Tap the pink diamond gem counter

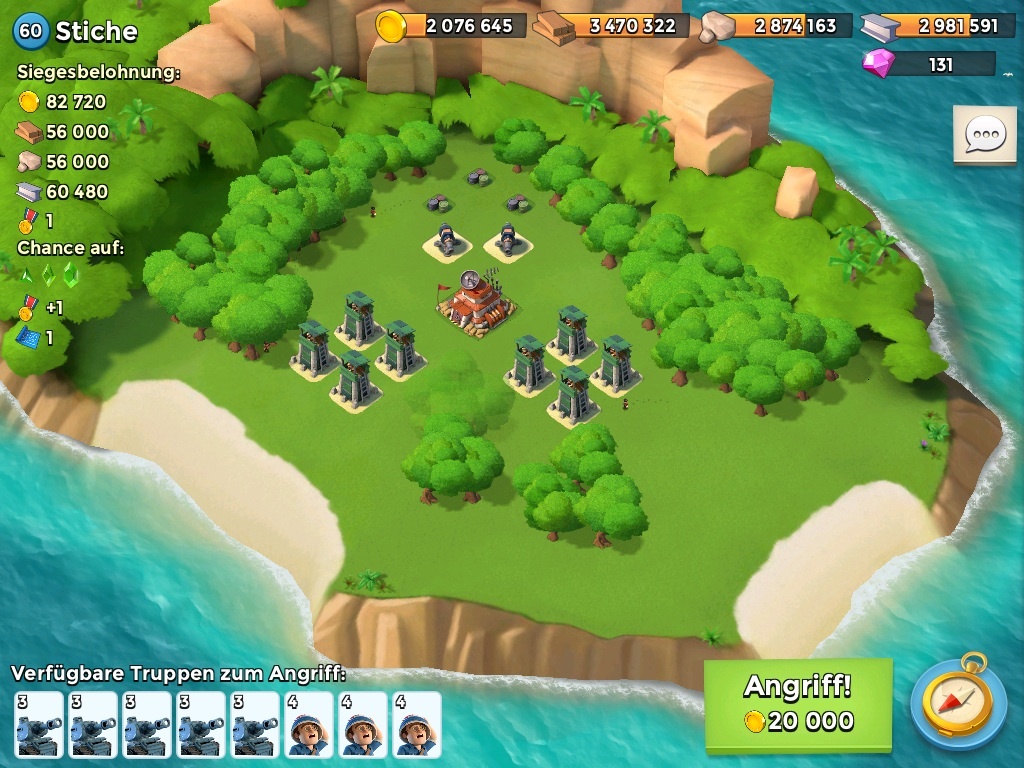coord(929,64)
